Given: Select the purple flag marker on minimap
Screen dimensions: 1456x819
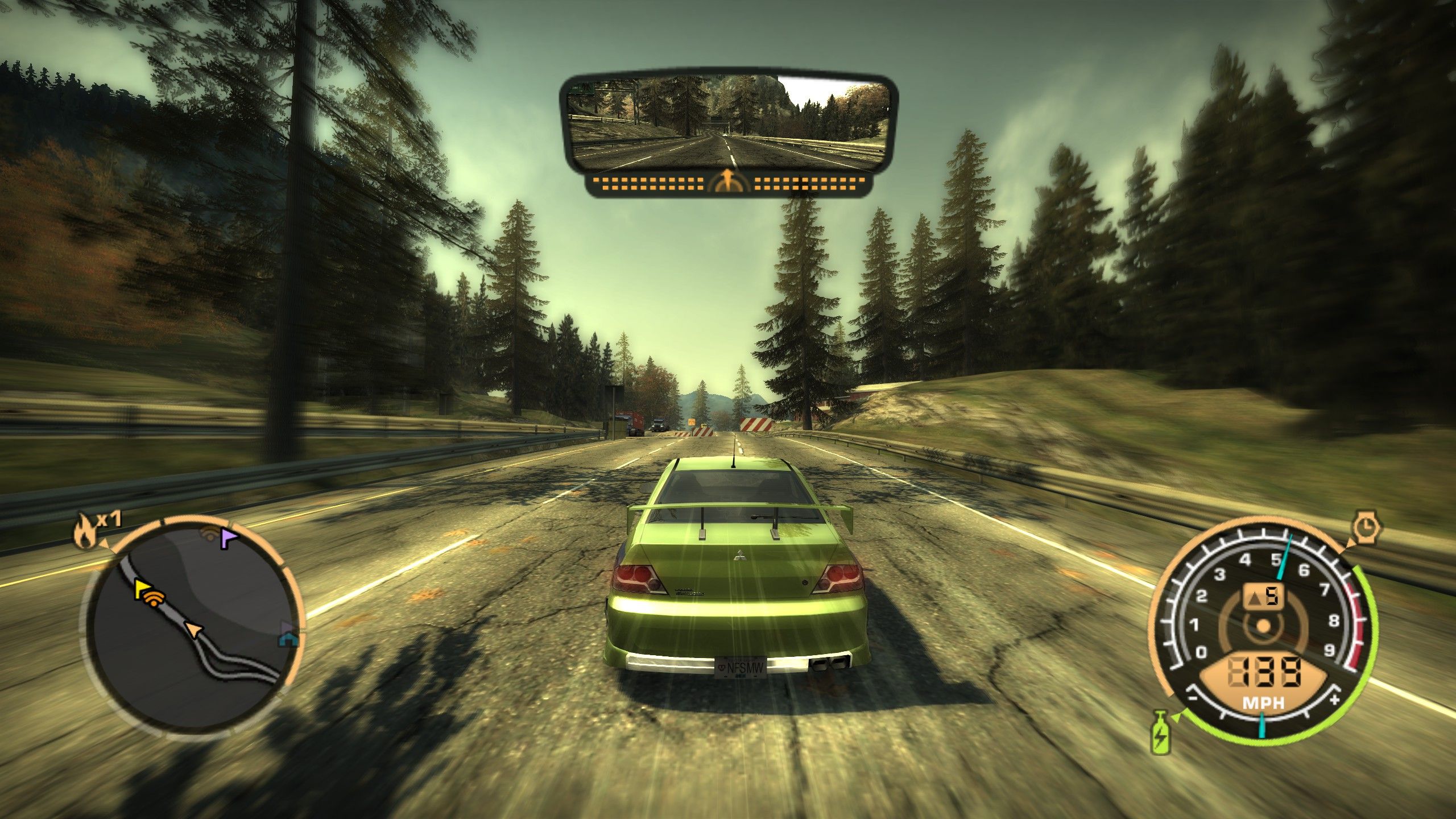Looking at the screenshot, I should click(229, 538).
